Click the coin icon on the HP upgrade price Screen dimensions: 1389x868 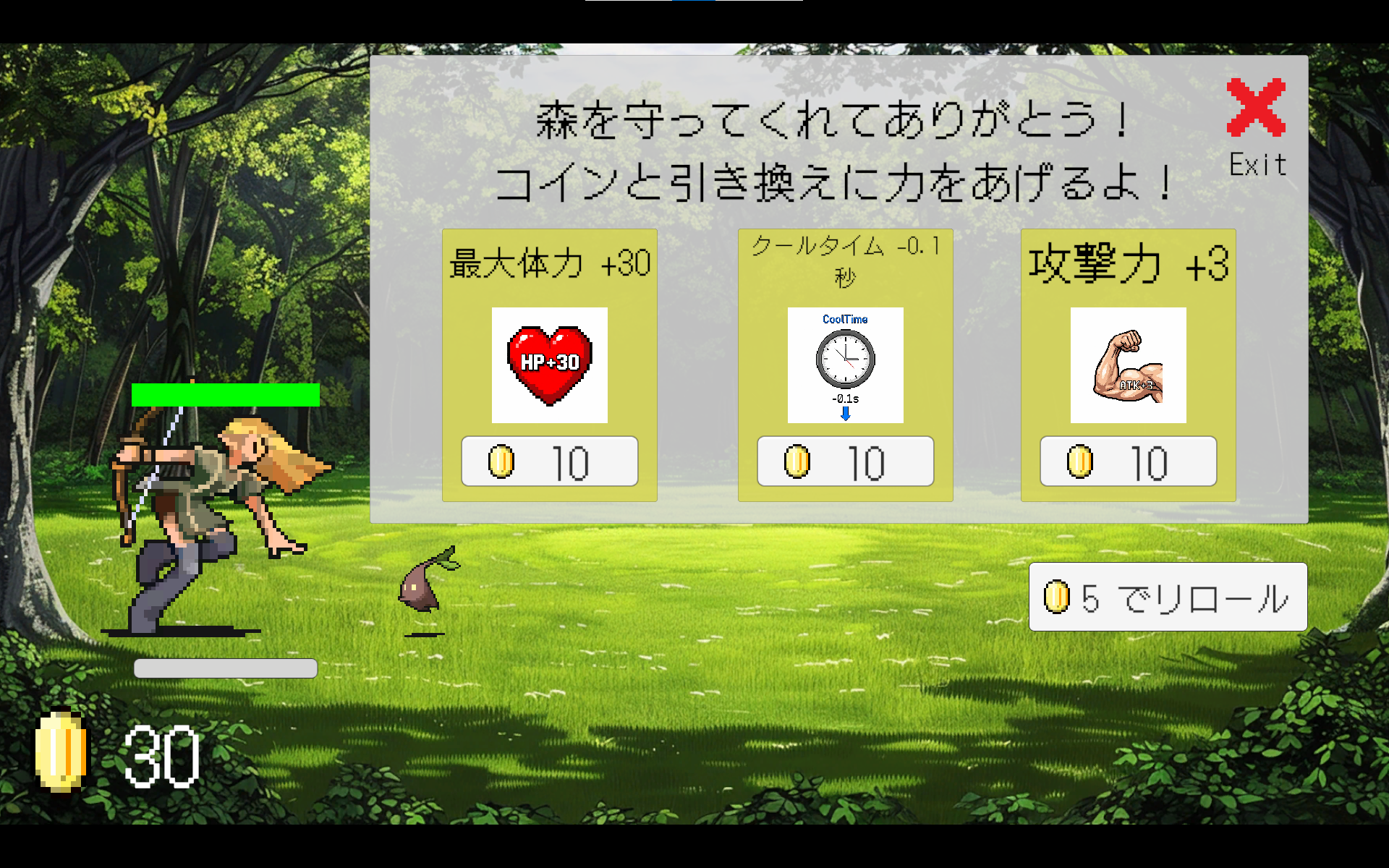pyautogui.click(x=502, y=461)
